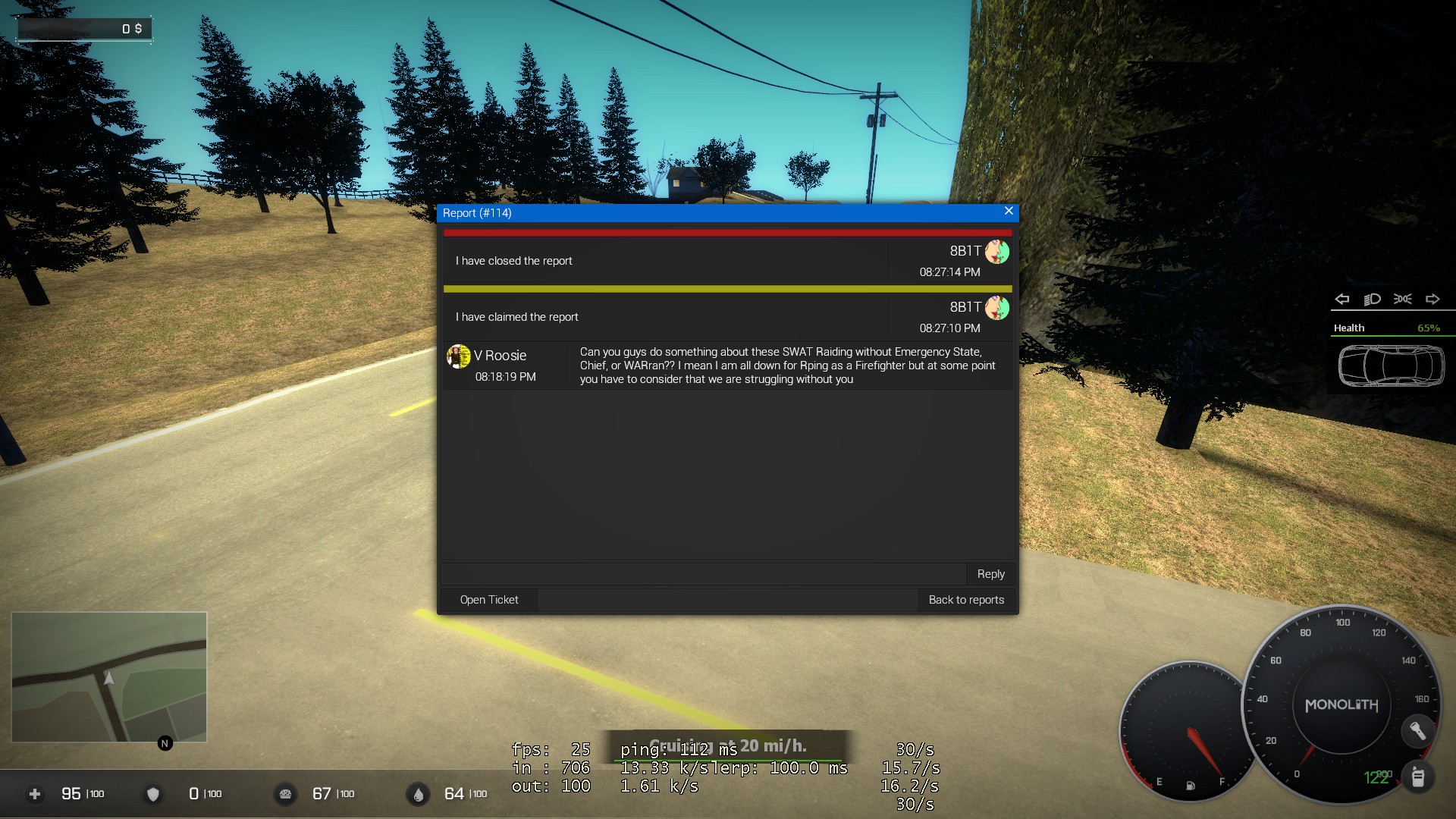Screen dimensions: 1456x819
Task: Go back to reports list
Action: coord(966,600)
